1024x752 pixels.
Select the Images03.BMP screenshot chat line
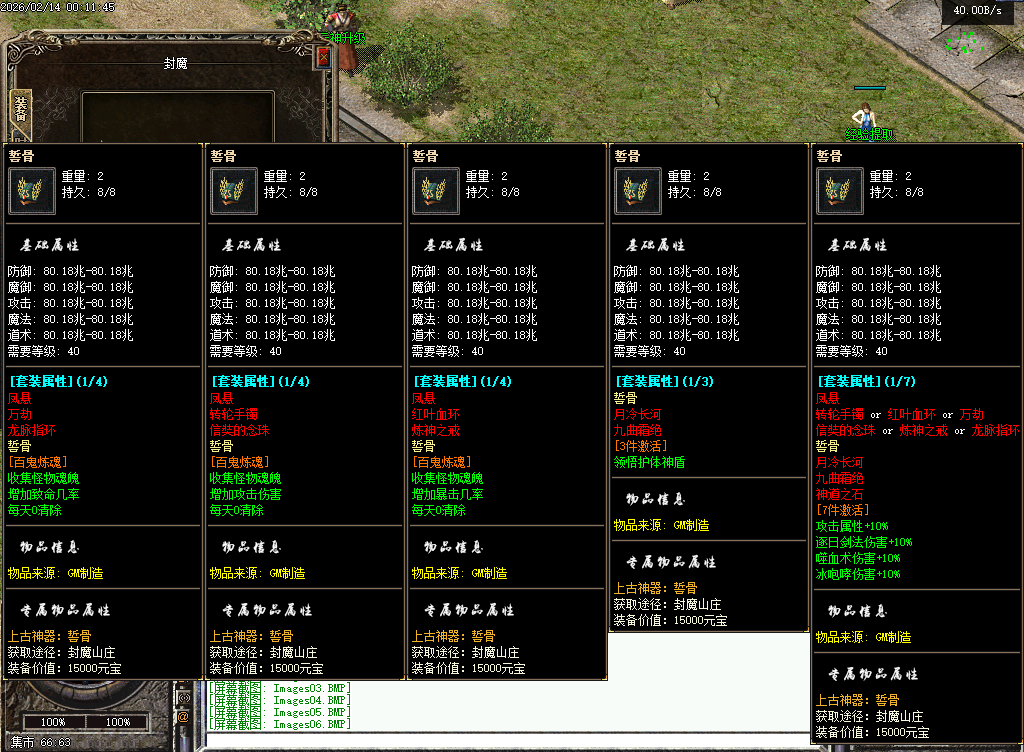click(x=281, y=688)
